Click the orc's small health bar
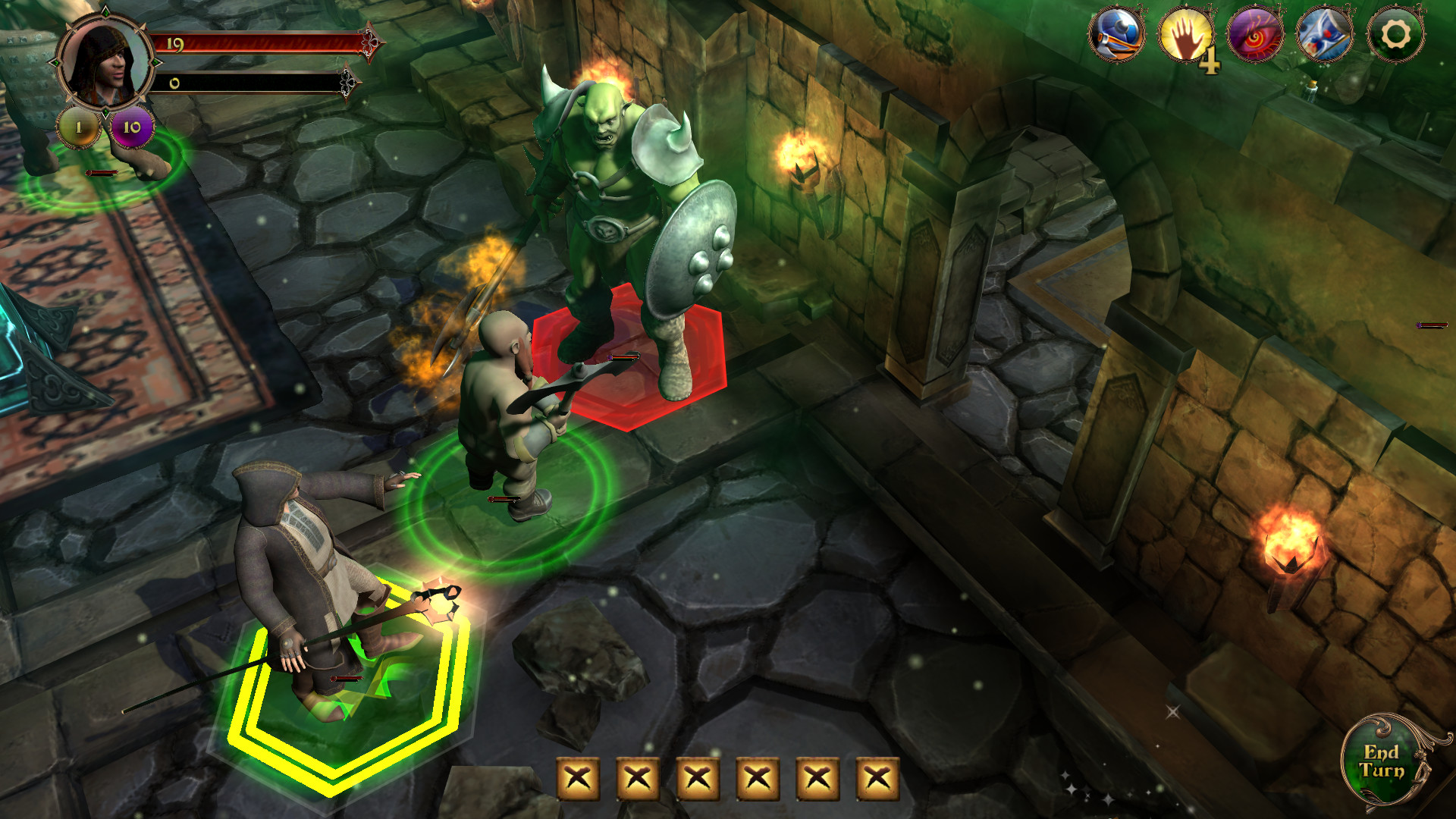 [x=624, y=356]
